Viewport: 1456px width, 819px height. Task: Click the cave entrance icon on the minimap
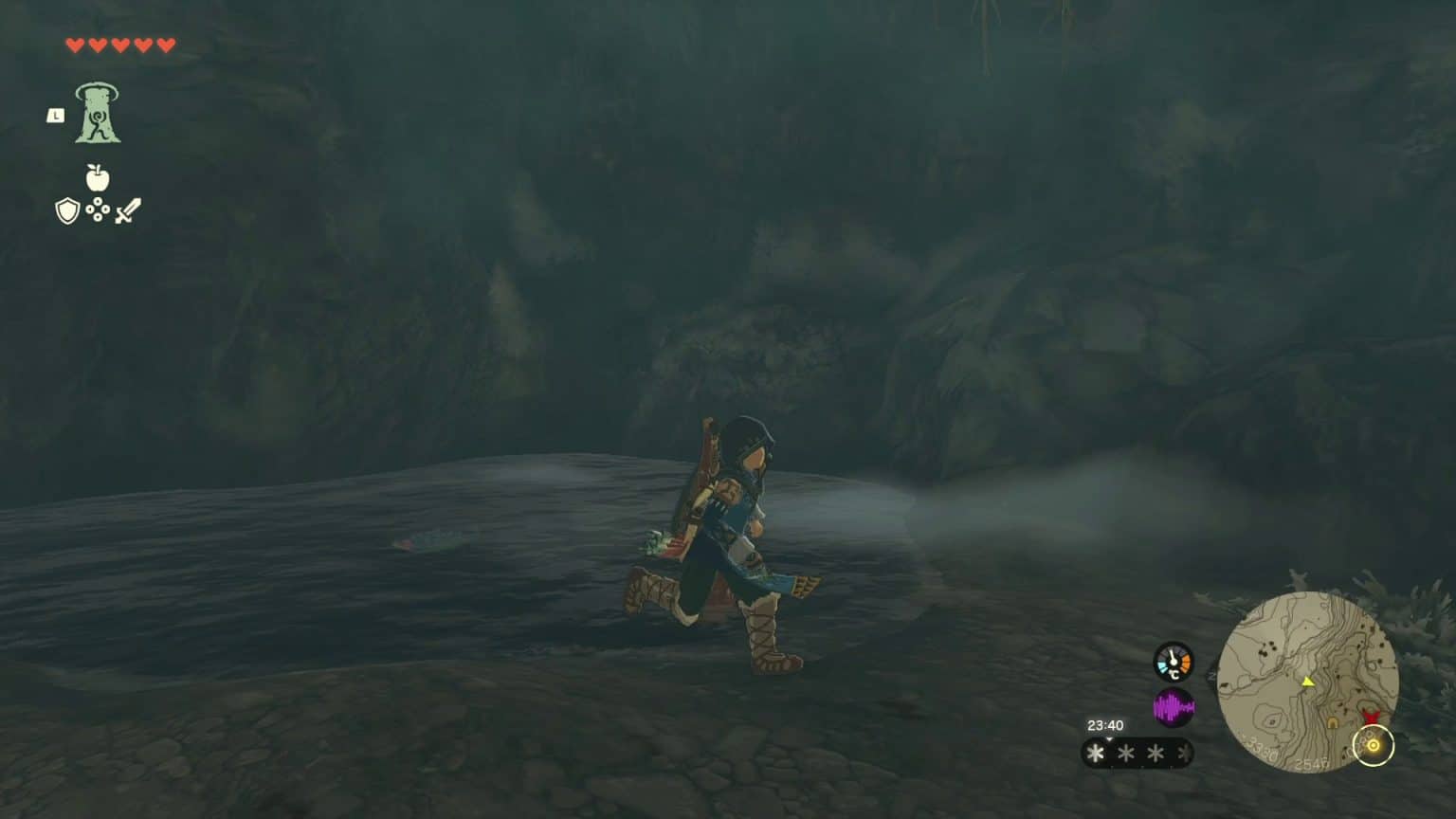tap(1332, 720)
